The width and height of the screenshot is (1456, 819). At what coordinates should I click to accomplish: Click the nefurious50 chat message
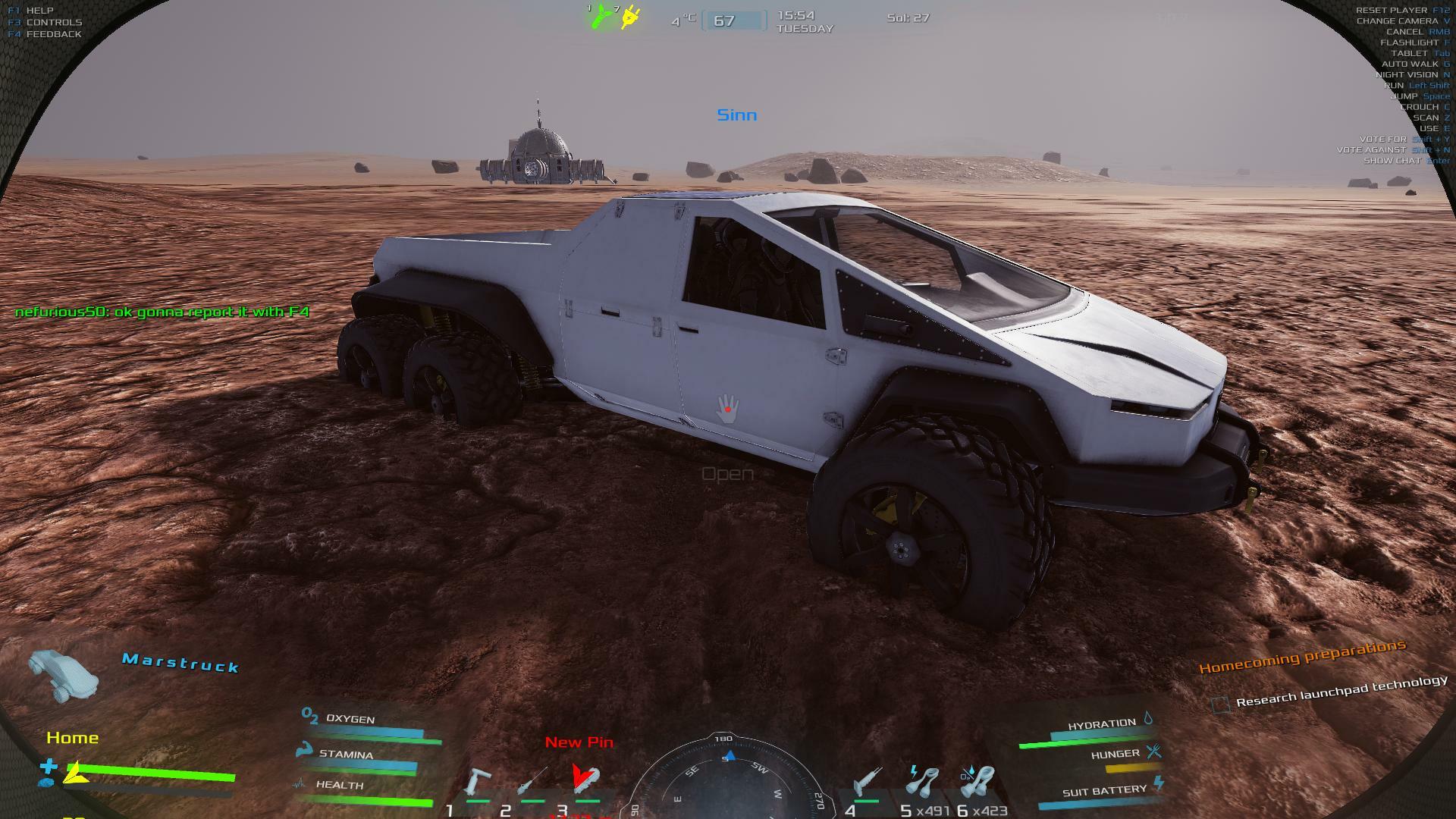[162, 312]
